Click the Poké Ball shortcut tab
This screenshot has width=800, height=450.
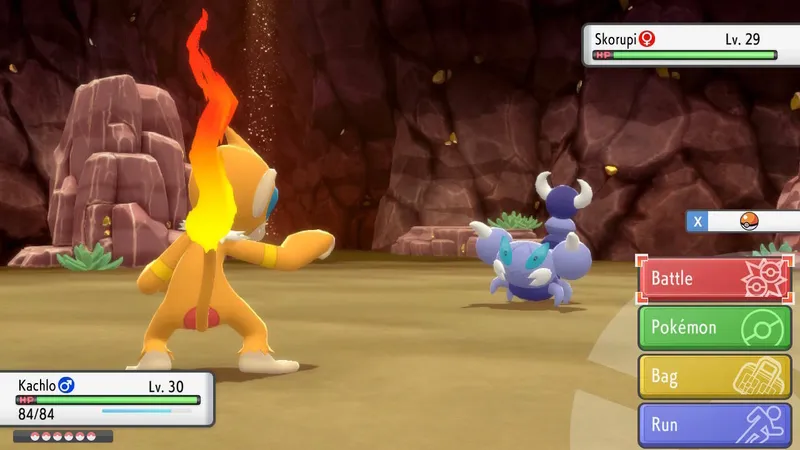coord(744,221)
